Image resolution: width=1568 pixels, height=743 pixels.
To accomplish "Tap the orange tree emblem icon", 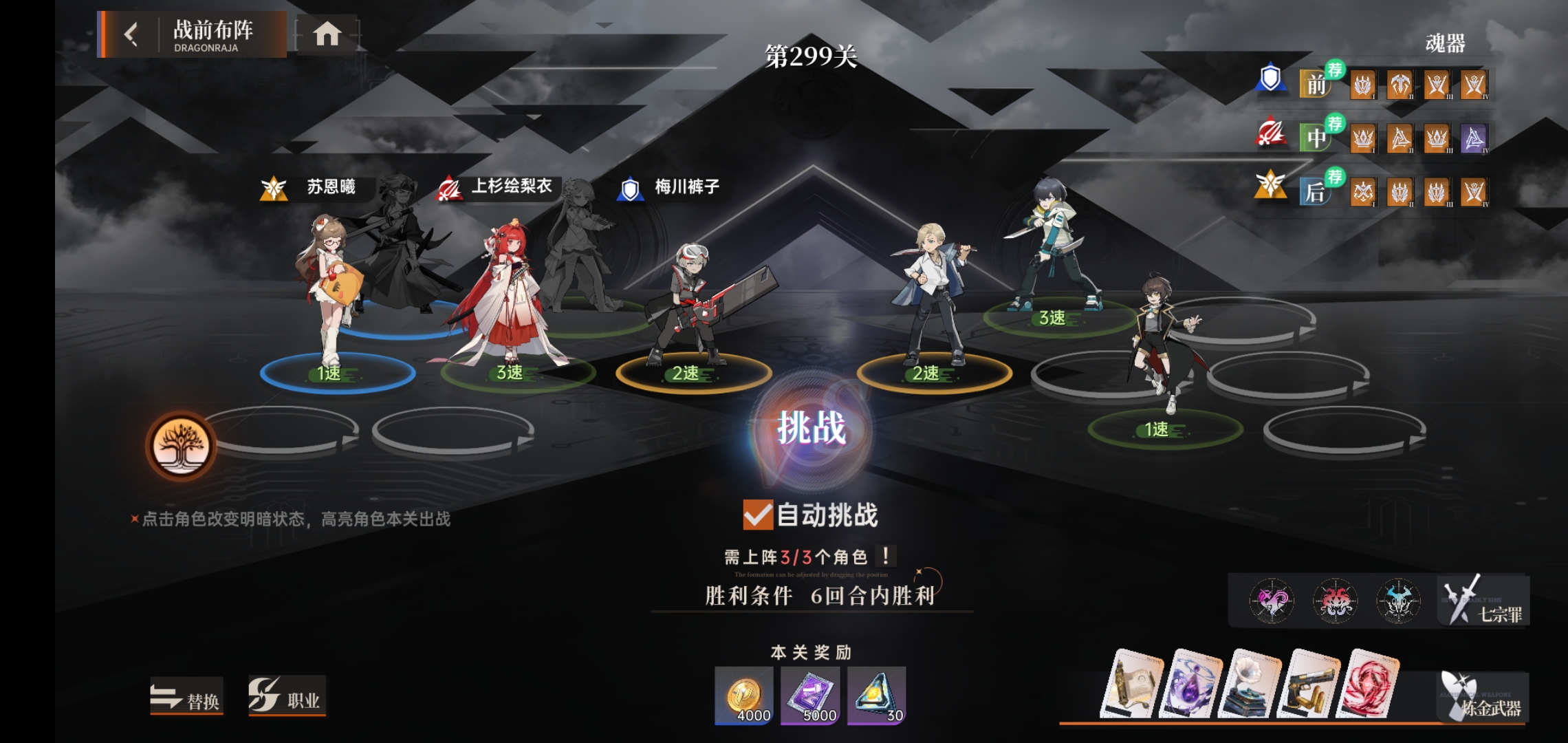I will tap(181, 446).
